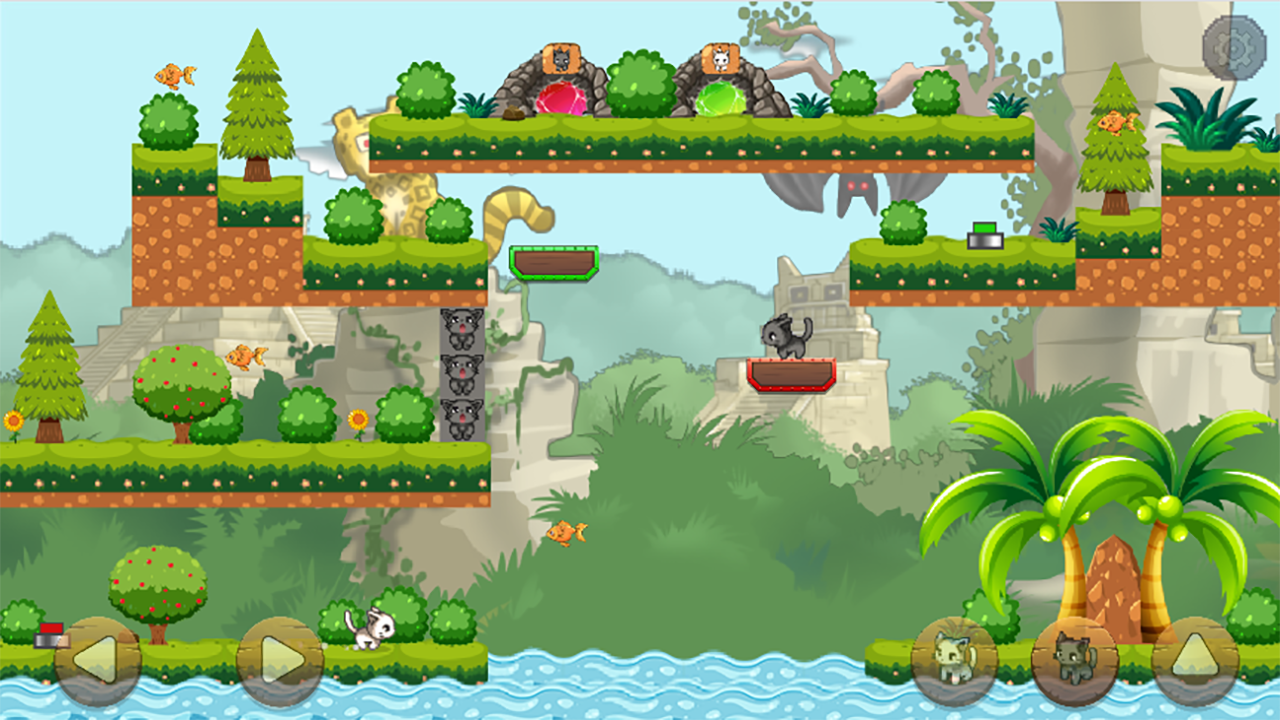
Task: Collect the red gem under the left cave
Action: click(561, 99)
